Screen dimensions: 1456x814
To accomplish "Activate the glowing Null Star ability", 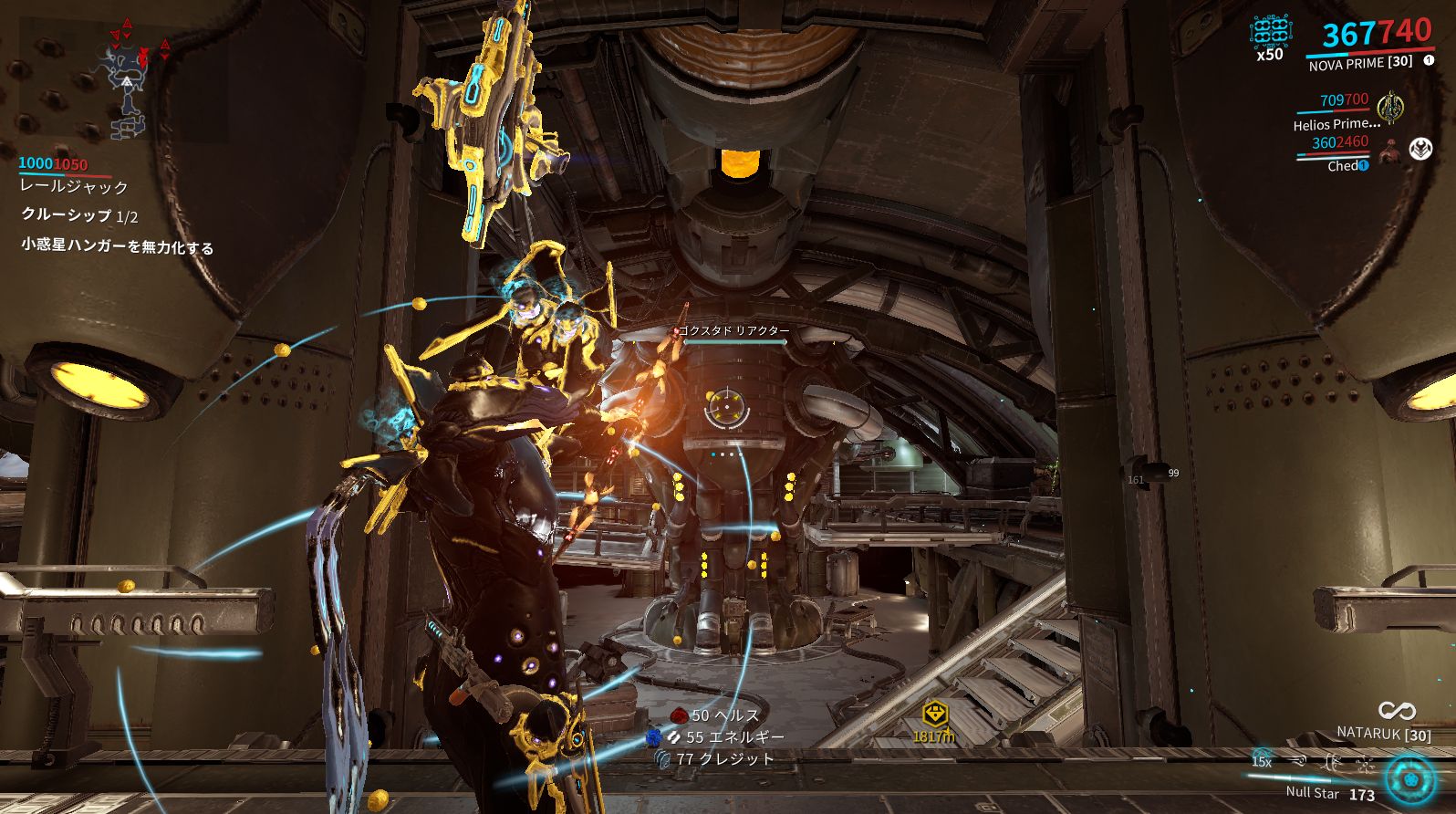I will tap(1409, 779).
